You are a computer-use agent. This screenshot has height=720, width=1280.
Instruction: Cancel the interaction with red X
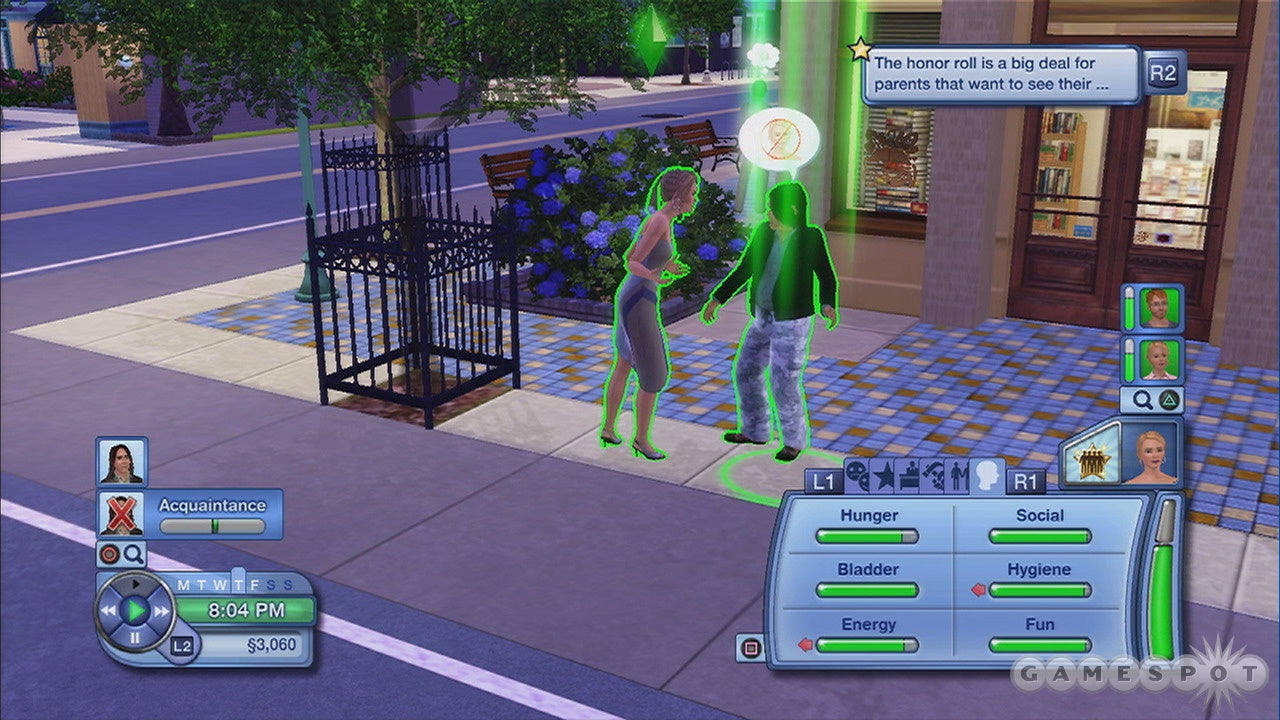point(122,515)
